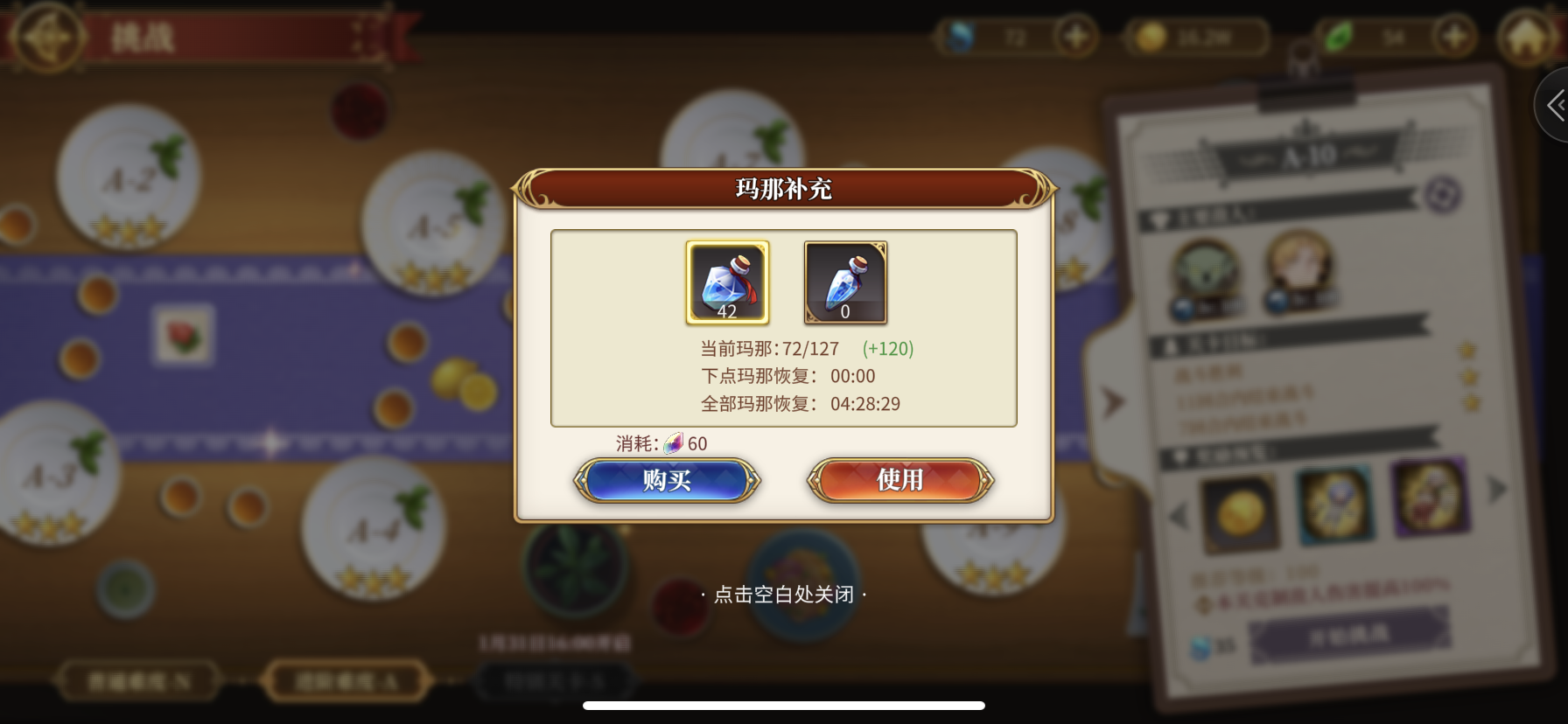Select the large mana potion showing 42
Screen dimensions: 1568x724
pyautogui.click(x=727, y=282)
